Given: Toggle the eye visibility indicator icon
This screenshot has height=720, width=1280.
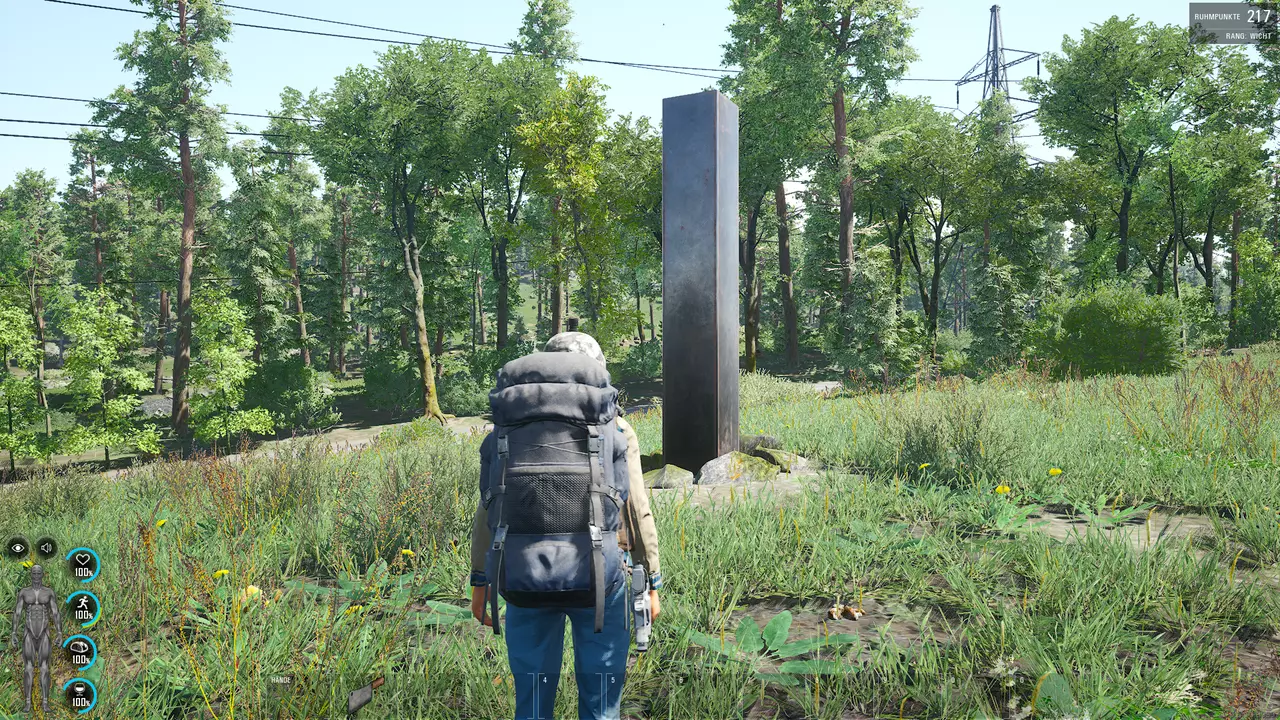Looking at the screenshot, I should tap(18, 547).
